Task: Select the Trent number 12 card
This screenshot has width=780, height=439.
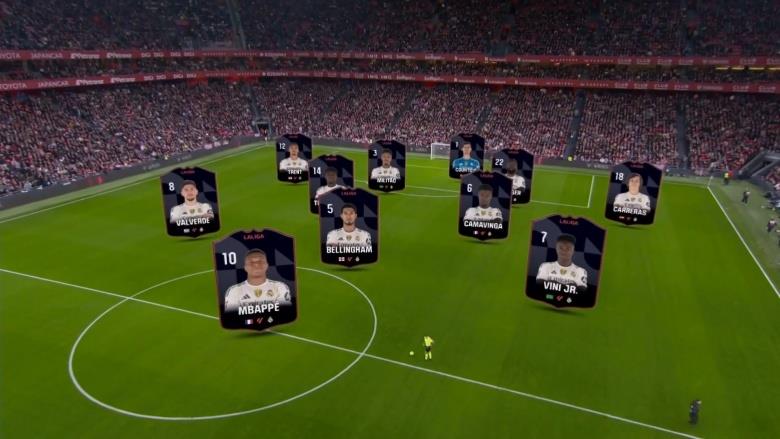Action: click(x=294, y=158)
